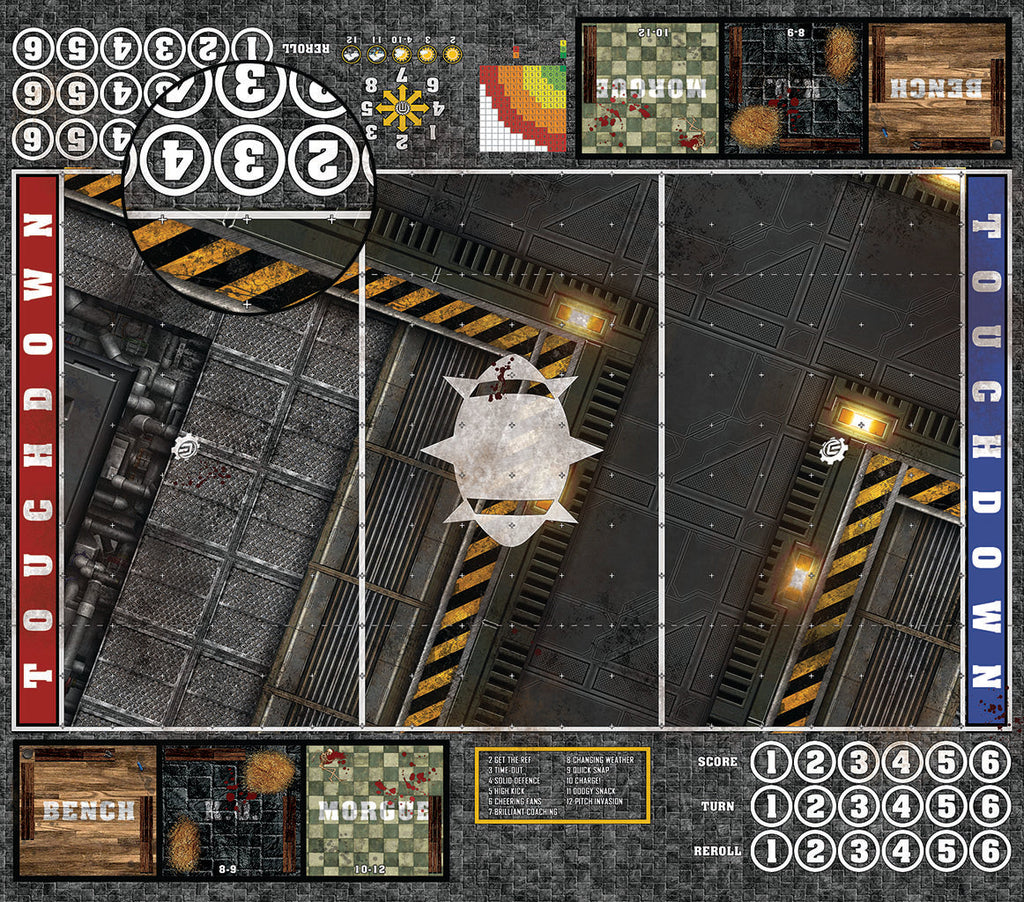Choose 2 on the upright Reroll track
This screenshot has height=902, width=1024.
815,851
